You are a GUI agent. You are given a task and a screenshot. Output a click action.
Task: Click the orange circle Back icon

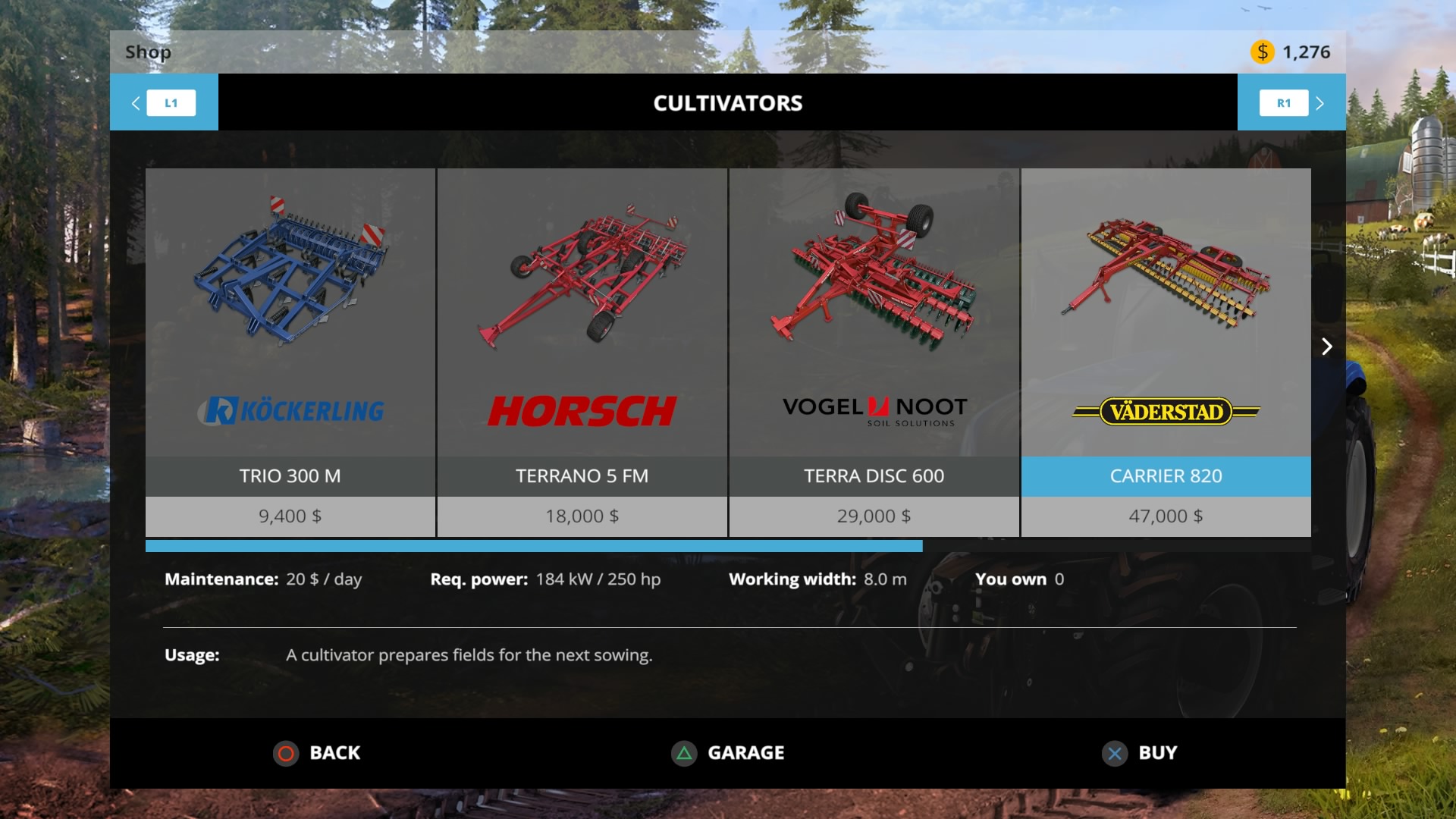click(x=286, y=753)
